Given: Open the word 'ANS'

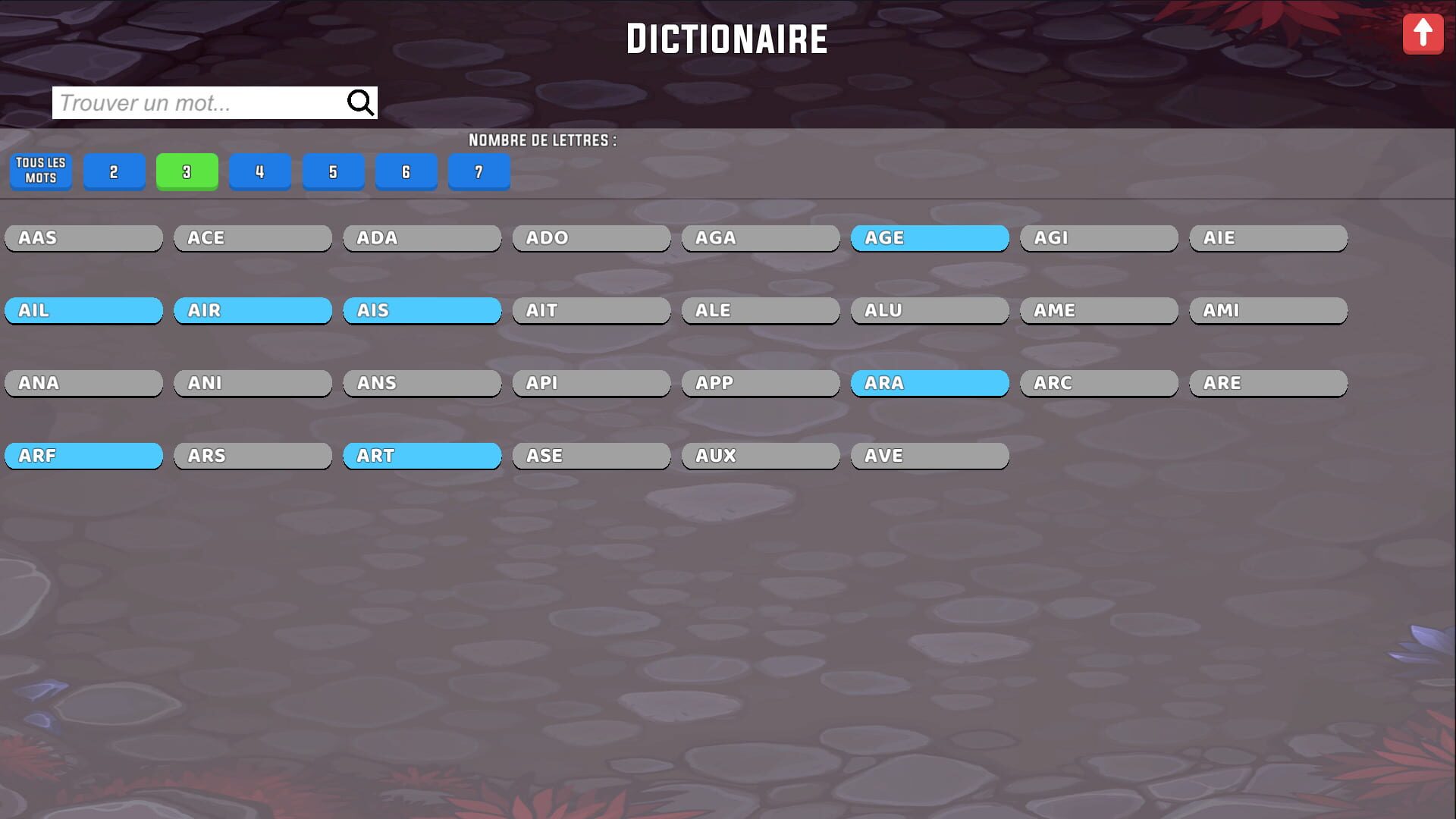Looking at the screenshot, I should 422,382.
